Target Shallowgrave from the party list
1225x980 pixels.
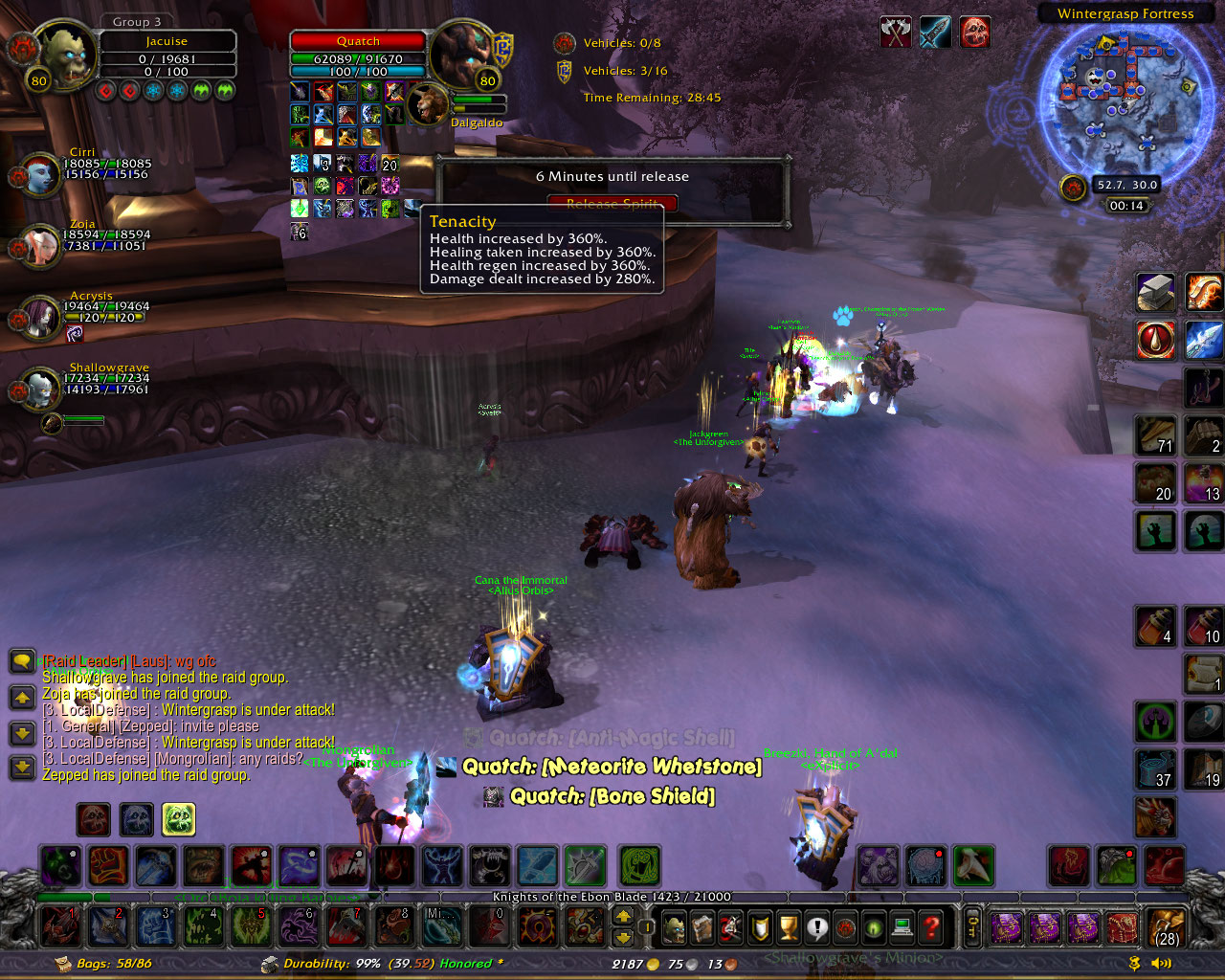(x=41, y=389)
